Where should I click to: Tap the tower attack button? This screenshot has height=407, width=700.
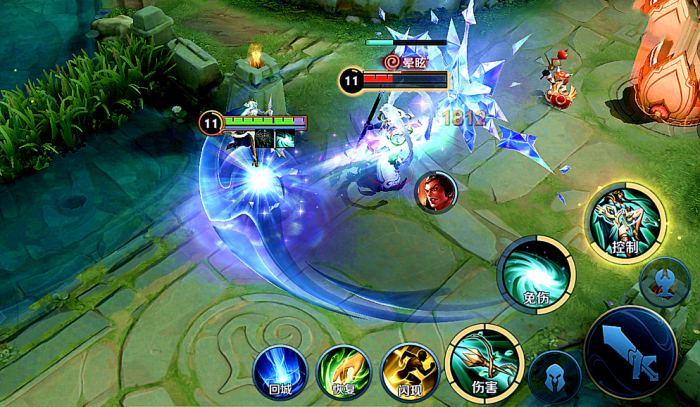coord(666,283)
